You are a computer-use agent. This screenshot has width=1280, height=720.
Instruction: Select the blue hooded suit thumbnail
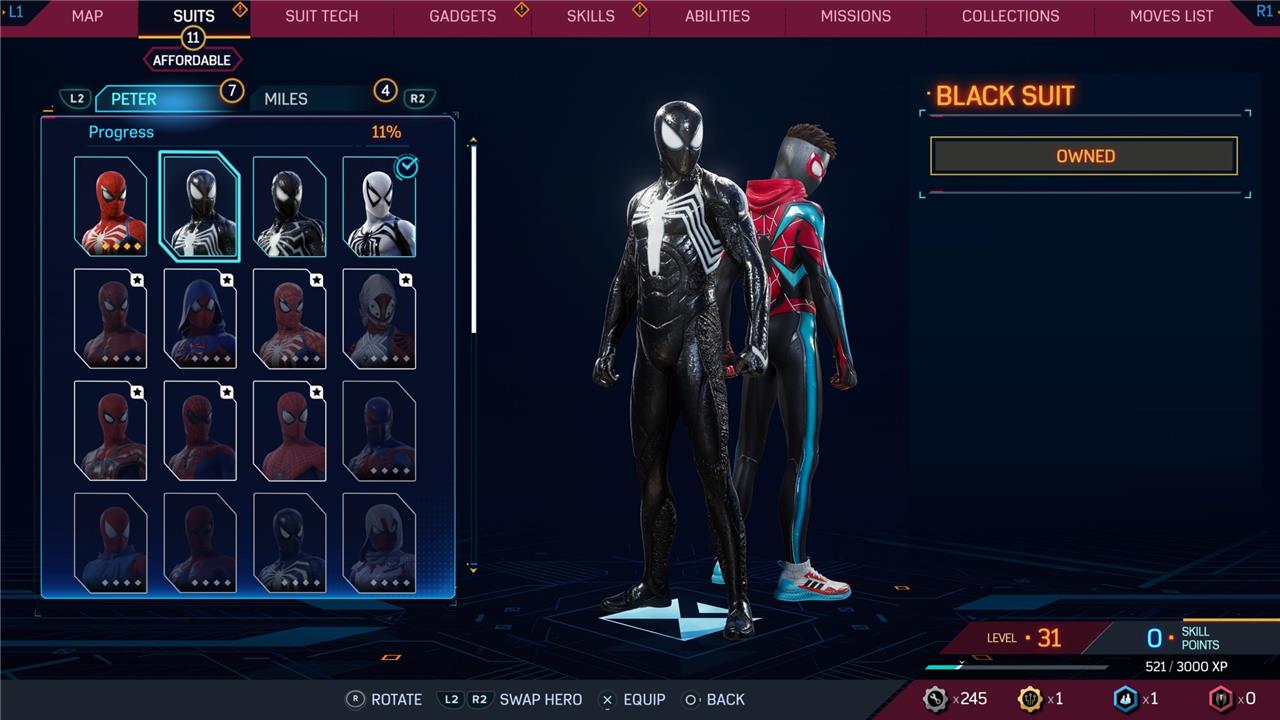pyautogui.click(x=200, y=318)
